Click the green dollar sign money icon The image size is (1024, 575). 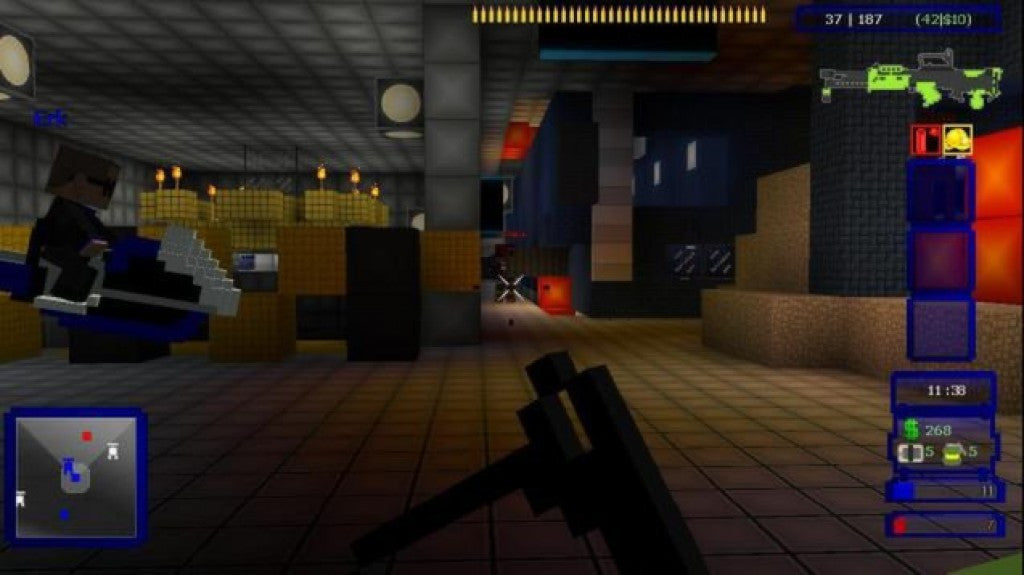pyautogui.click(x=911, y=429)
